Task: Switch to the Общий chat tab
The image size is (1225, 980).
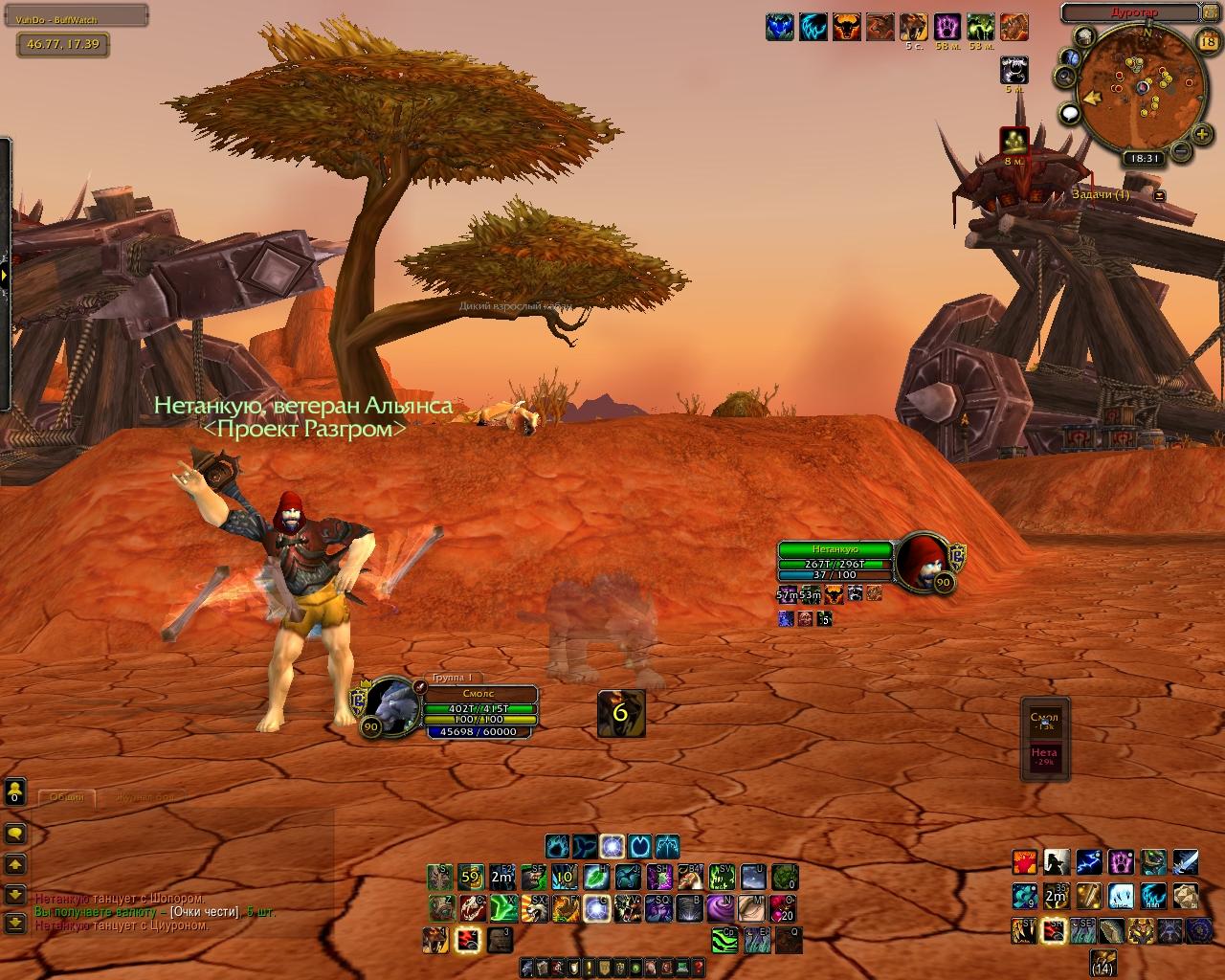Action: (x=66, y=797)
